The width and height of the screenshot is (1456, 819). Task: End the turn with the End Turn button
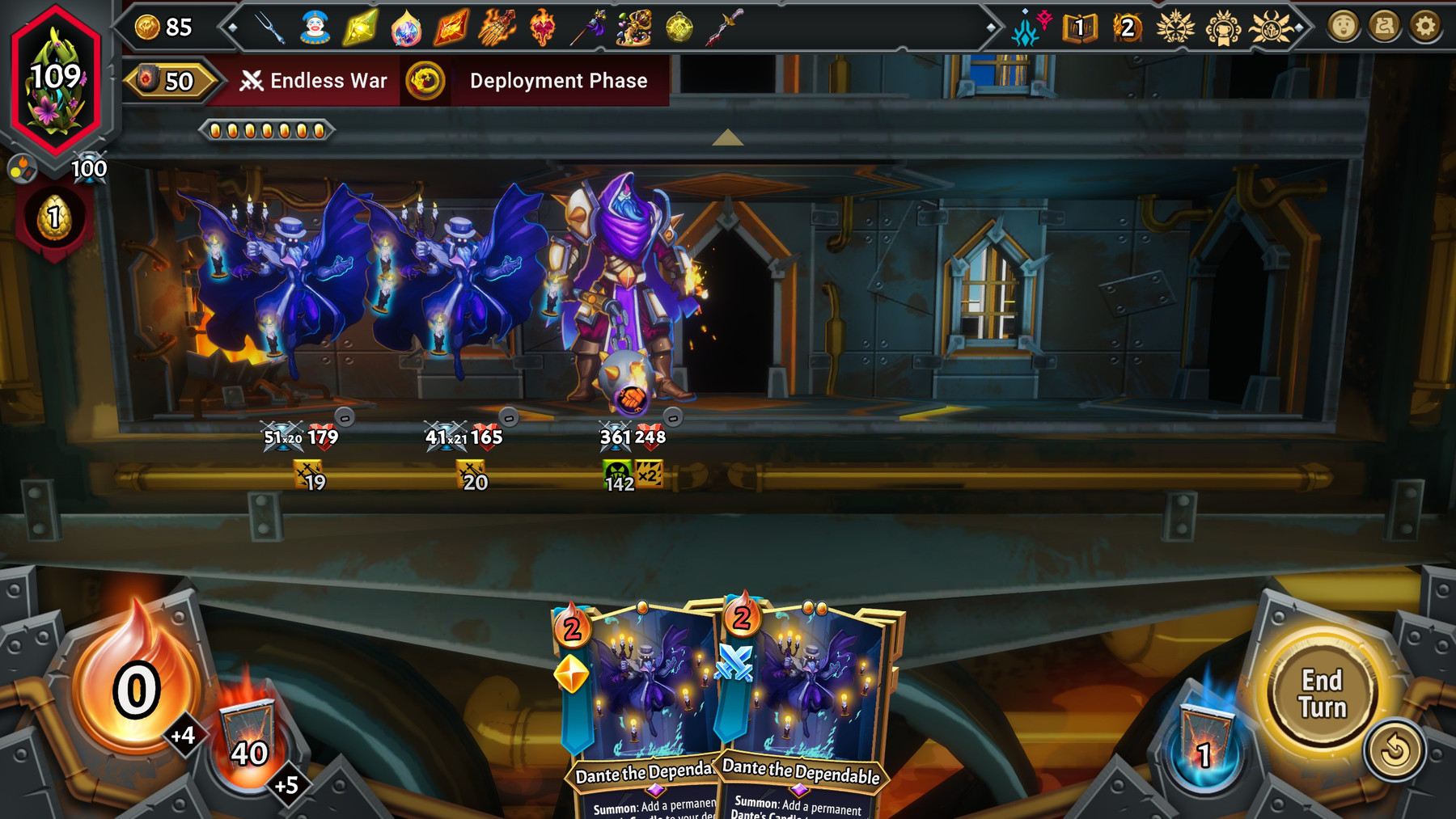click(x=1322, y=694)
